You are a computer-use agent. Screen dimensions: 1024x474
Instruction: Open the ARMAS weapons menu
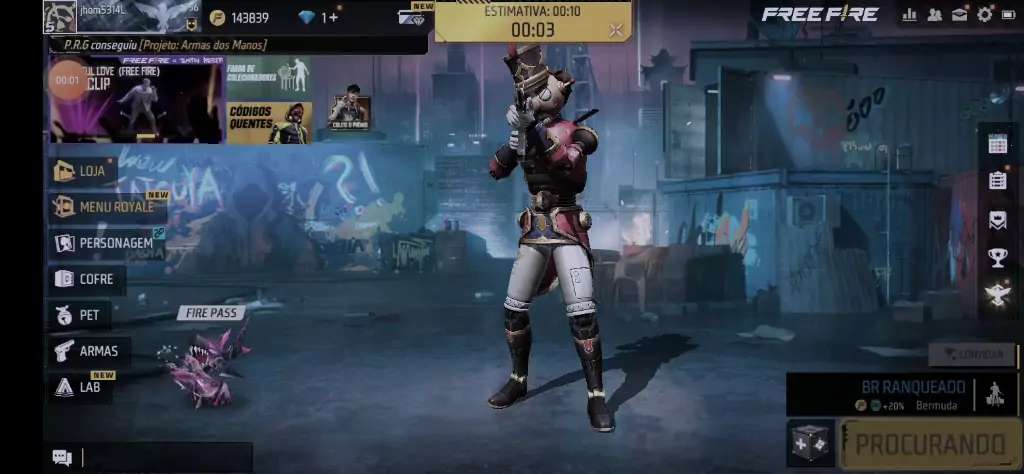[88, 351]
